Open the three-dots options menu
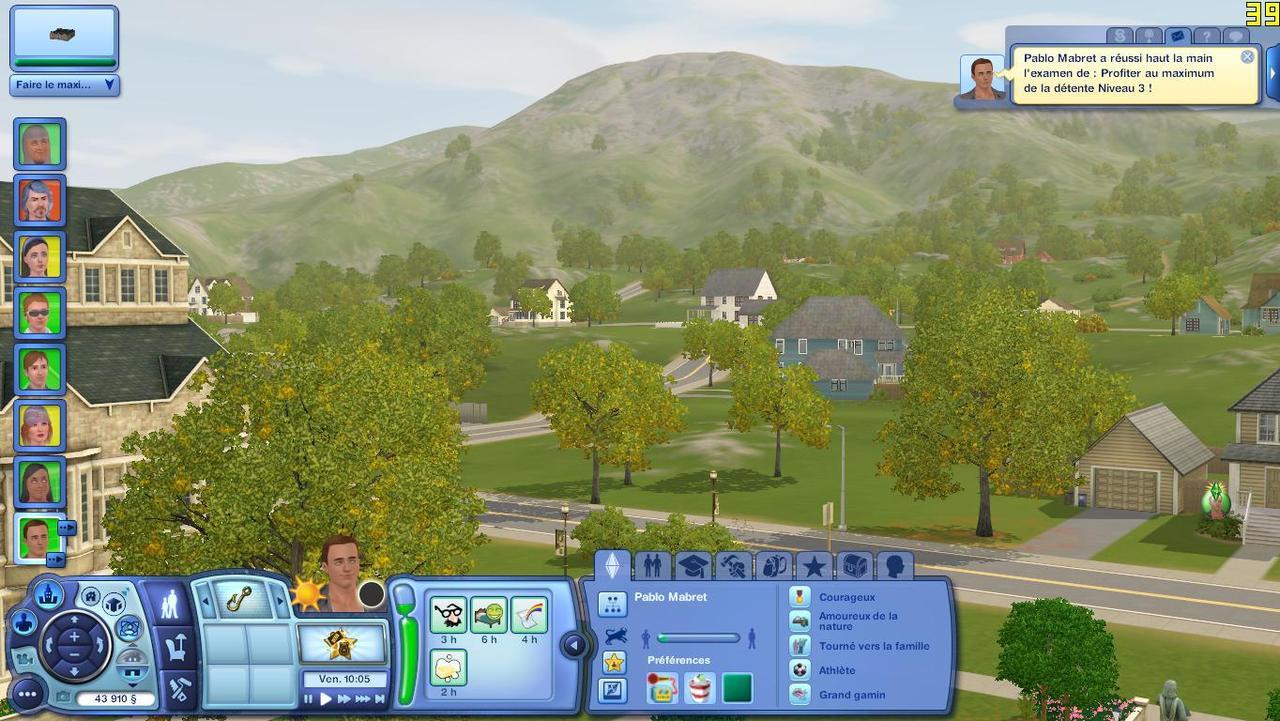This screenshot has width=1280, height=721. click(28, 693)
